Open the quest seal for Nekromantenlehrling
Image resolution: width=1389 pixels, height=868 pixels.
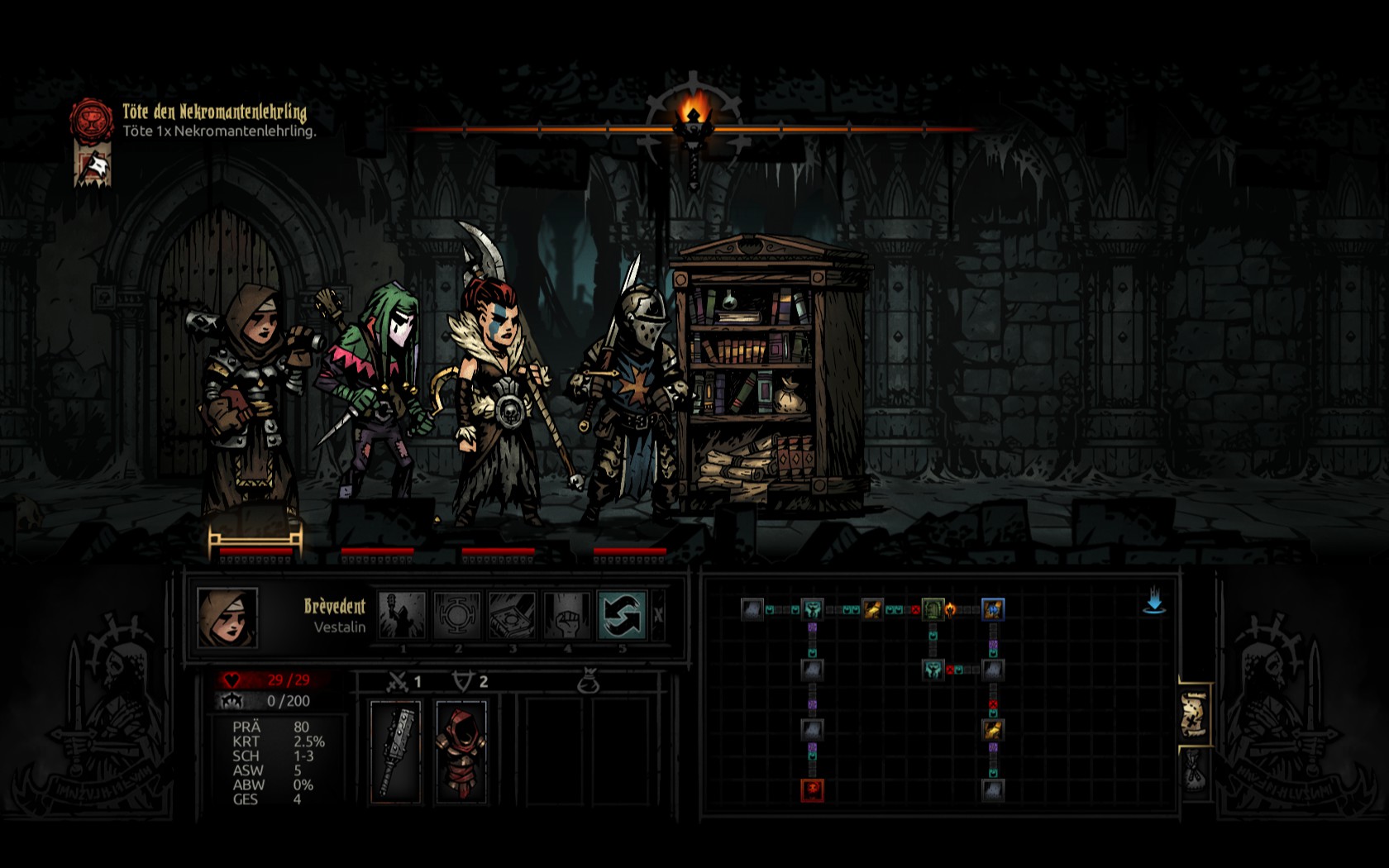coord(91,120)
